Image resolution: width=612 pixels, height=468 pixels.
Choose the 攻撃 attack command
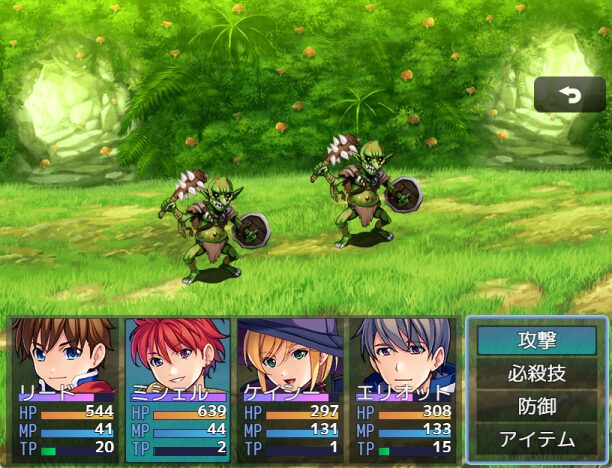pos(536,341)
